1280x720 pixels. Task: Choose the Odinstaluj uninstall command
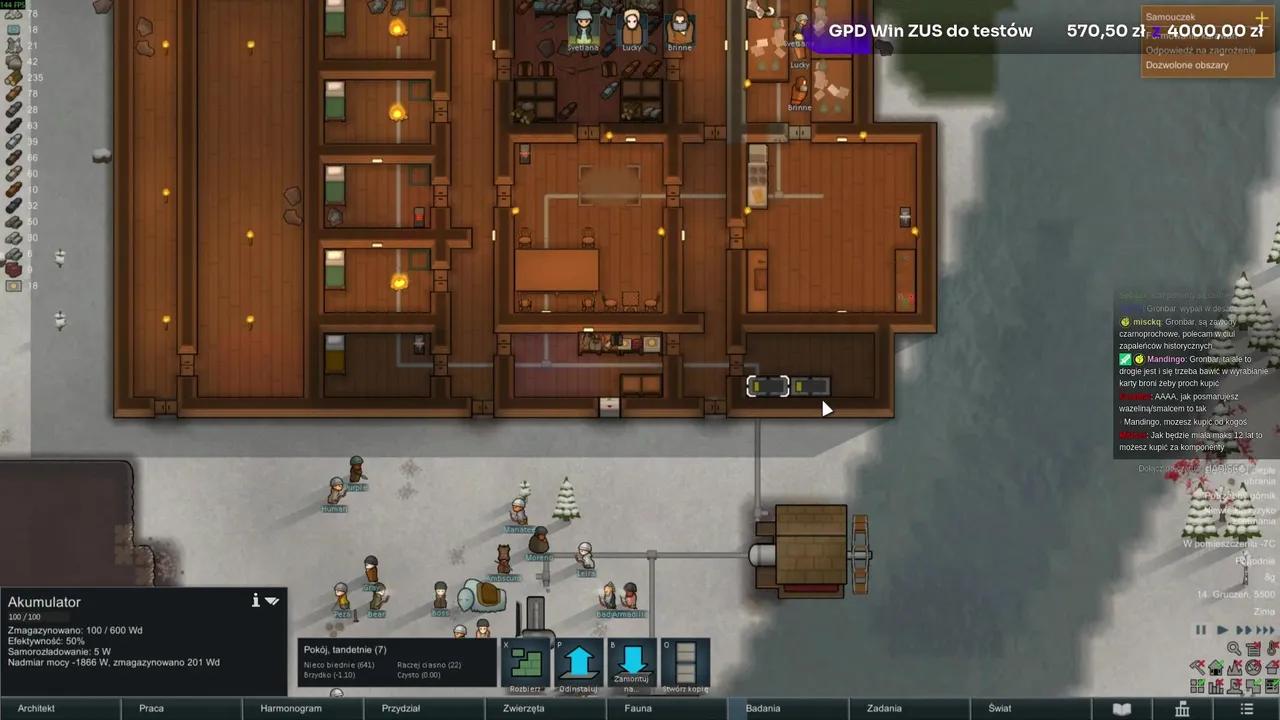click(580, 662)
